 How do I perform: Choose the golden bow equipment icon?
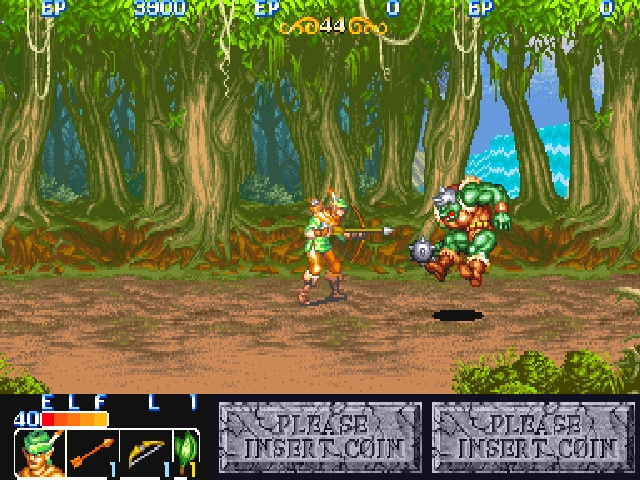tap(144, 453)
